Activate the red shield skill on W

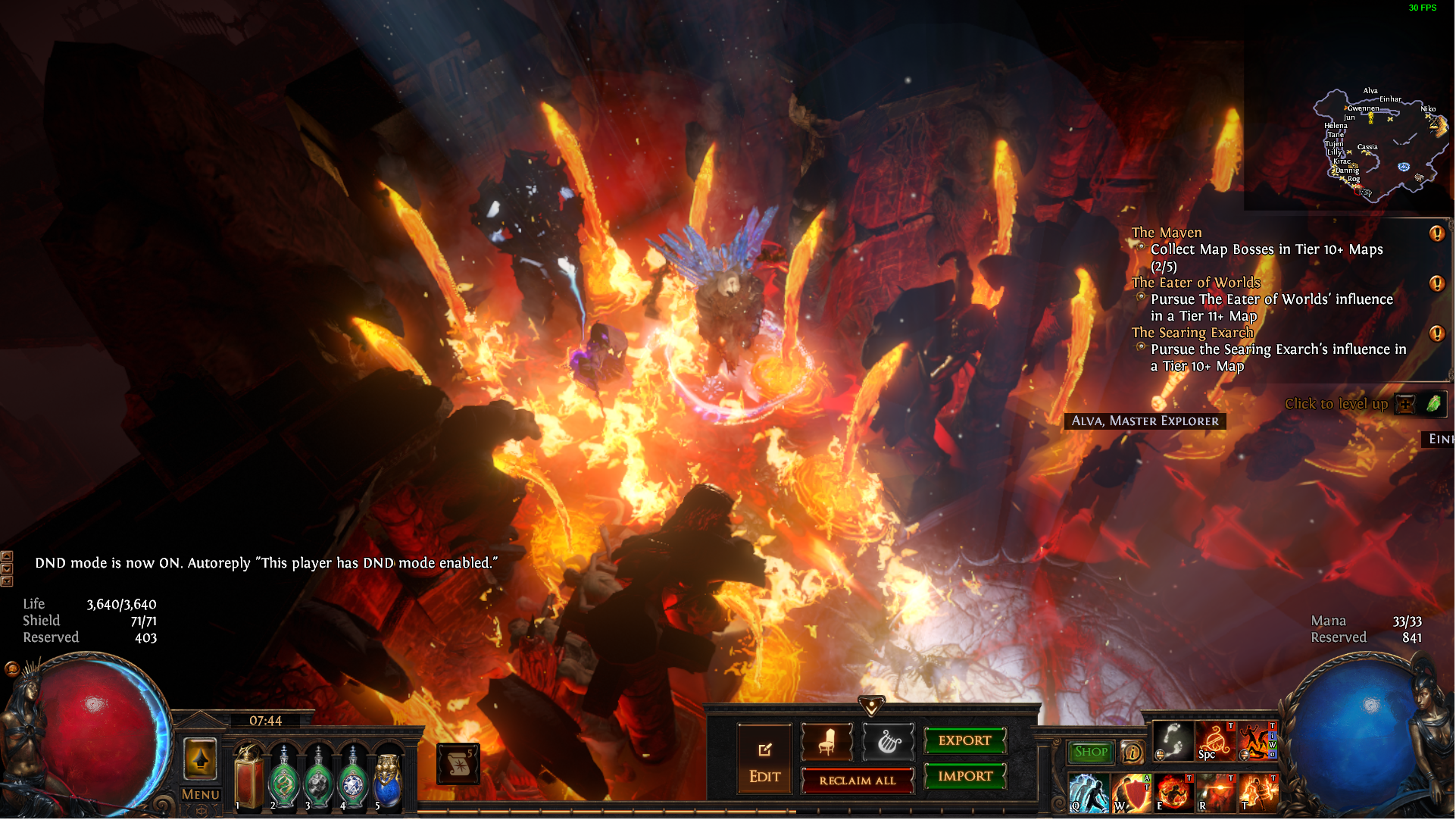click(1131, 793)
